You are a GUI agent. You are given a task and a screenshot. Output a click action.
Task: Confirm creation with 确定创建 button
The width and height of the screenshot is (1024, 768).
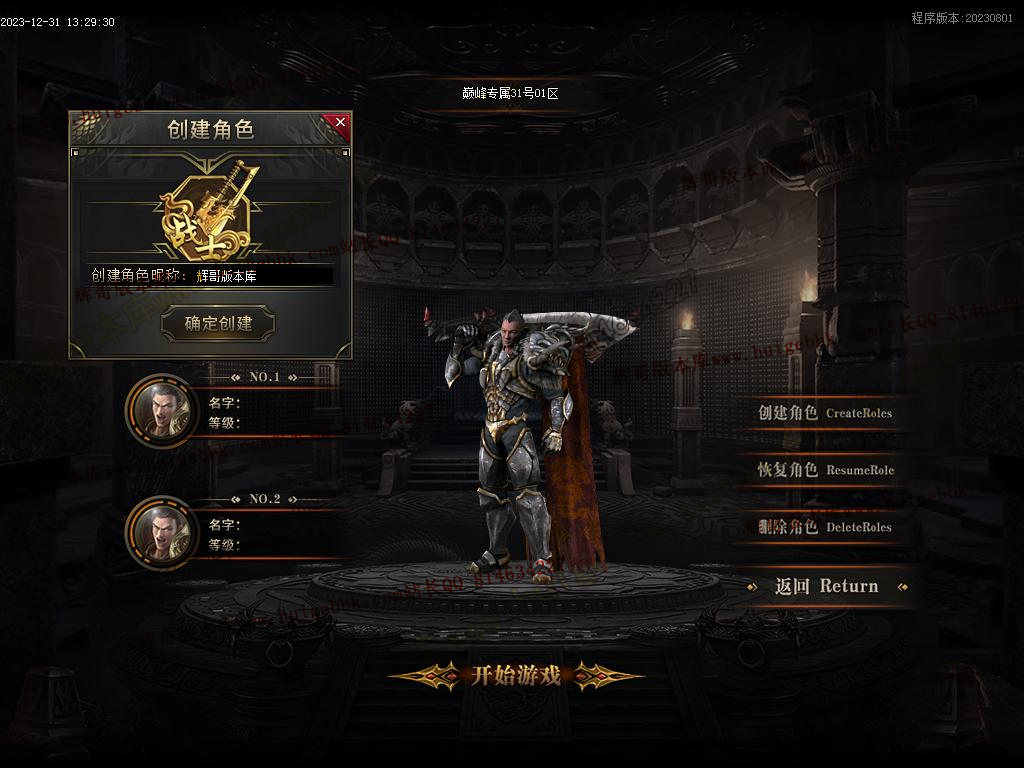tap(218, 323)
